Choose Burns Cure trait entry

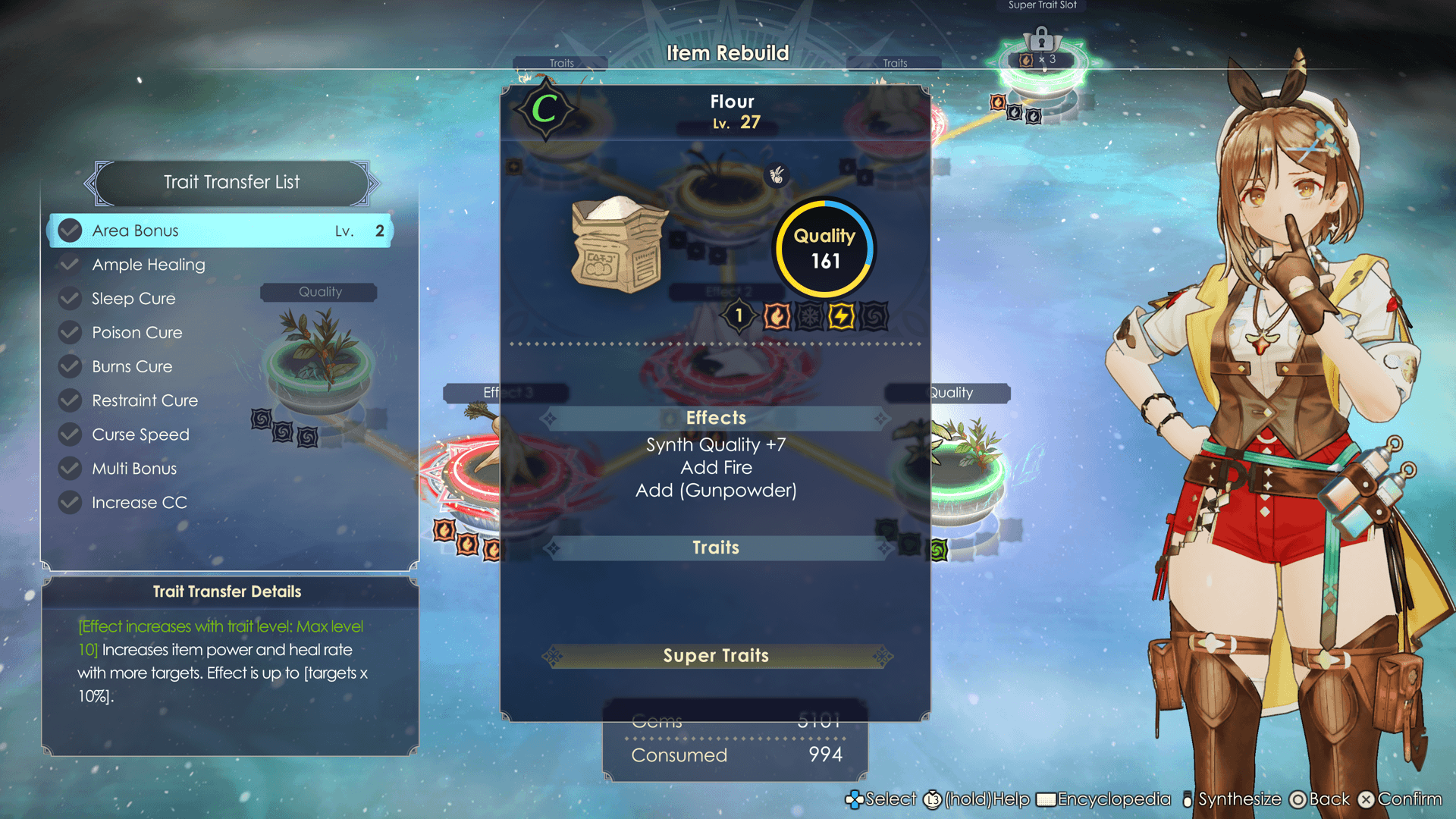pyautogui.click(x=132, y=367)
